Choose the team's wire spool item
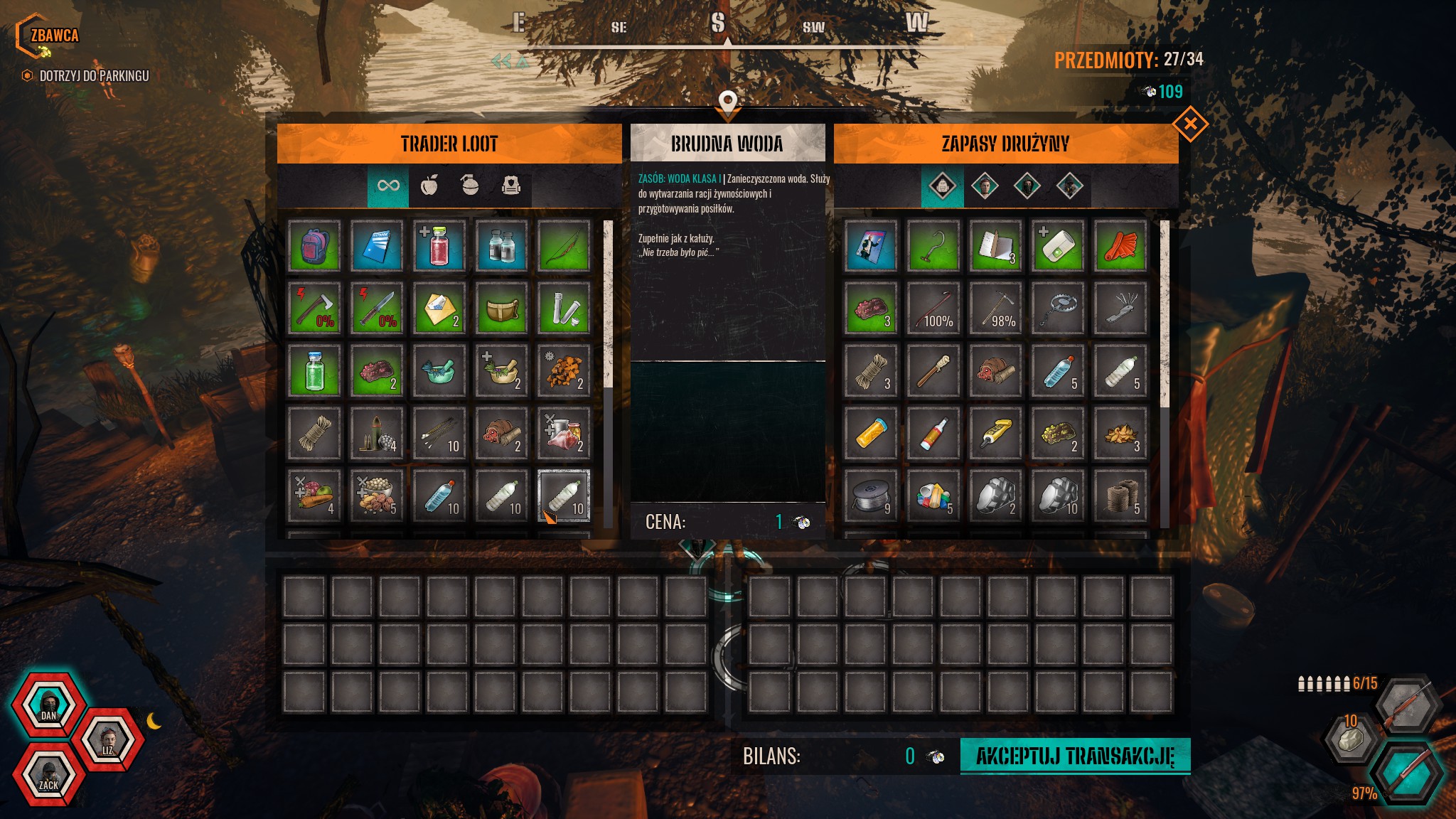 871,496
